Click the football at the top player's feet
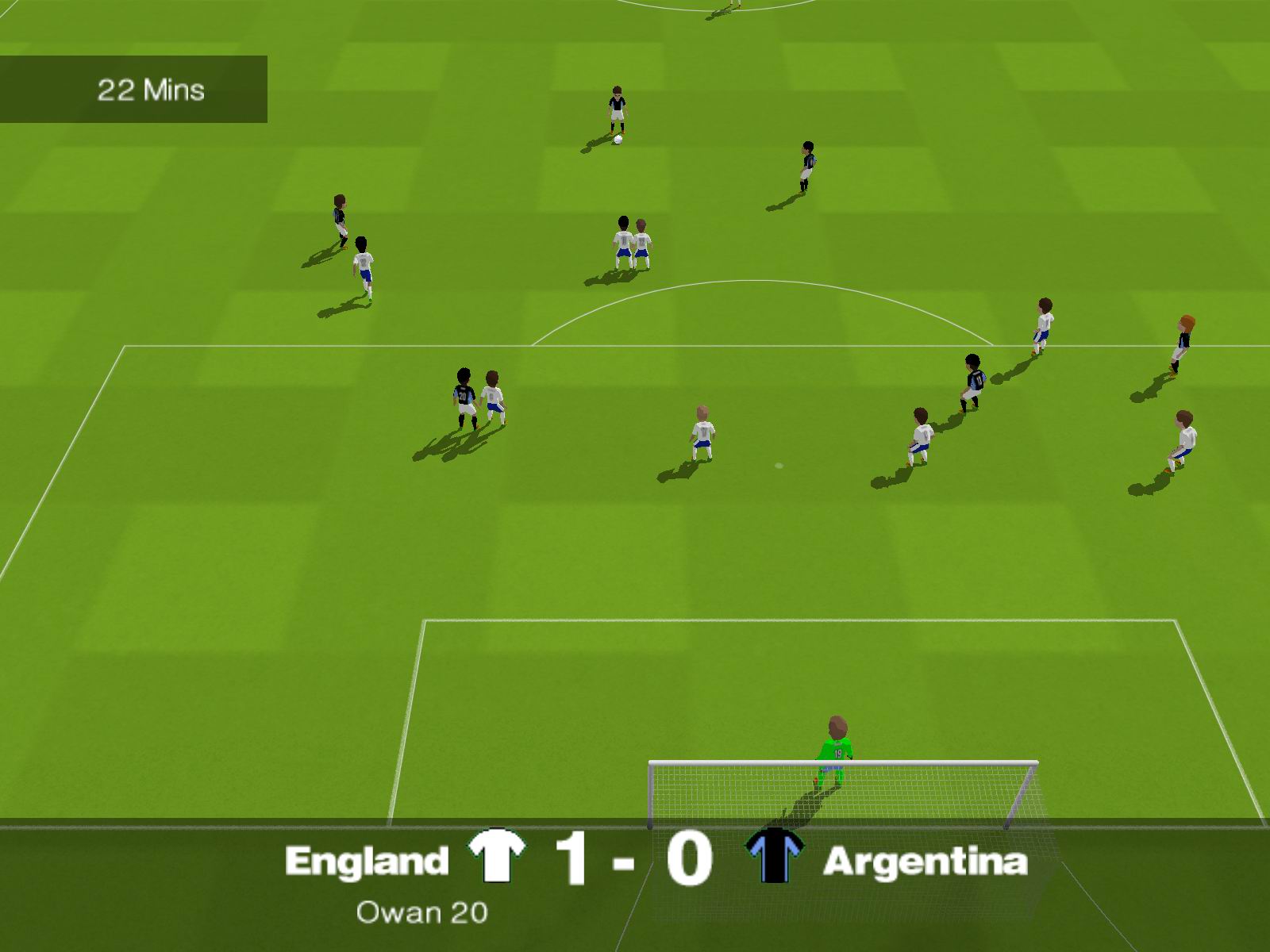Screen dimensions: 1270x952 [x=618, y=138]
